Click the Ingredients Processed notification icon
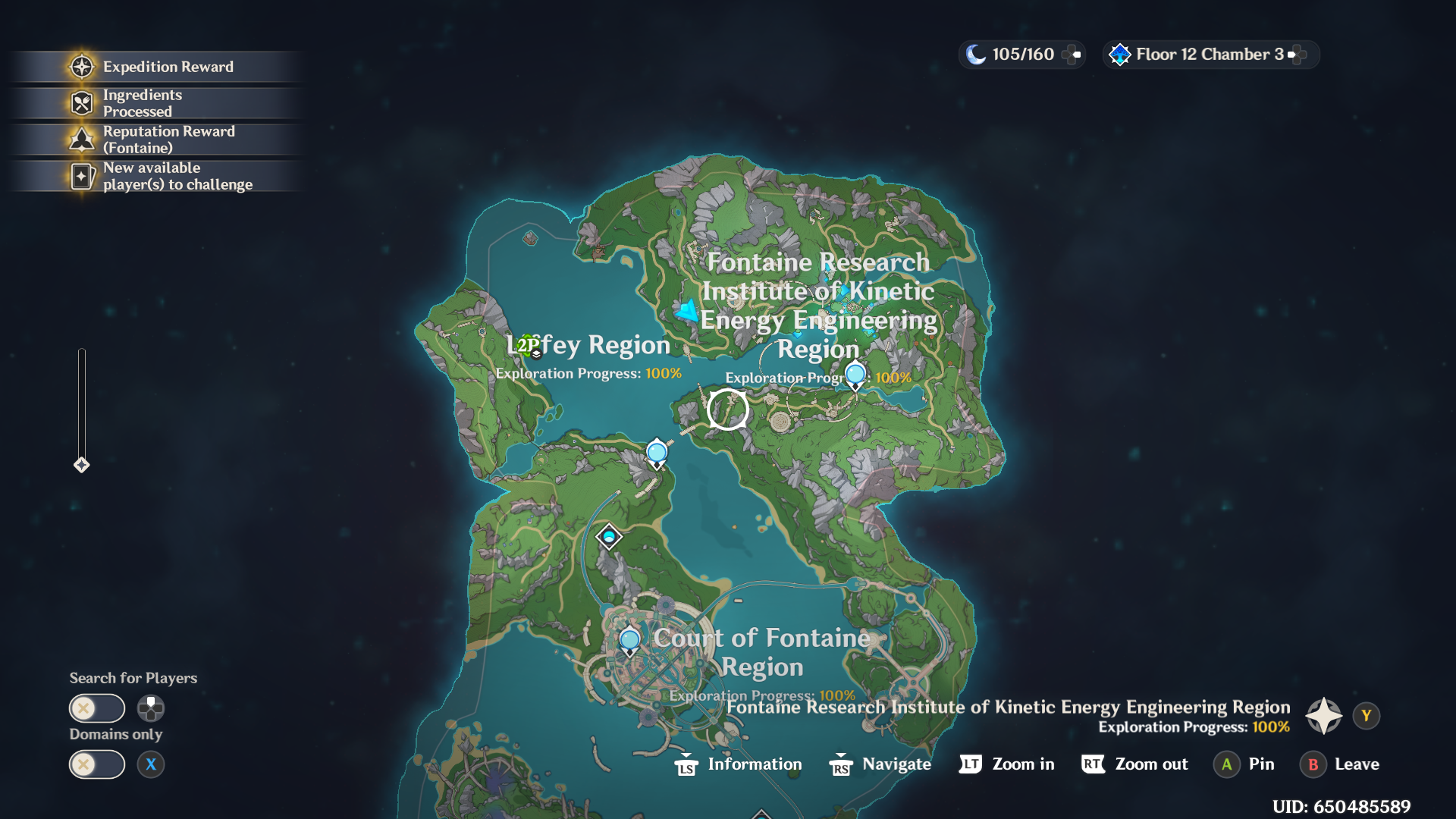Image resolution: width=1456 pixels, height=819 pixels. (80, 102)
